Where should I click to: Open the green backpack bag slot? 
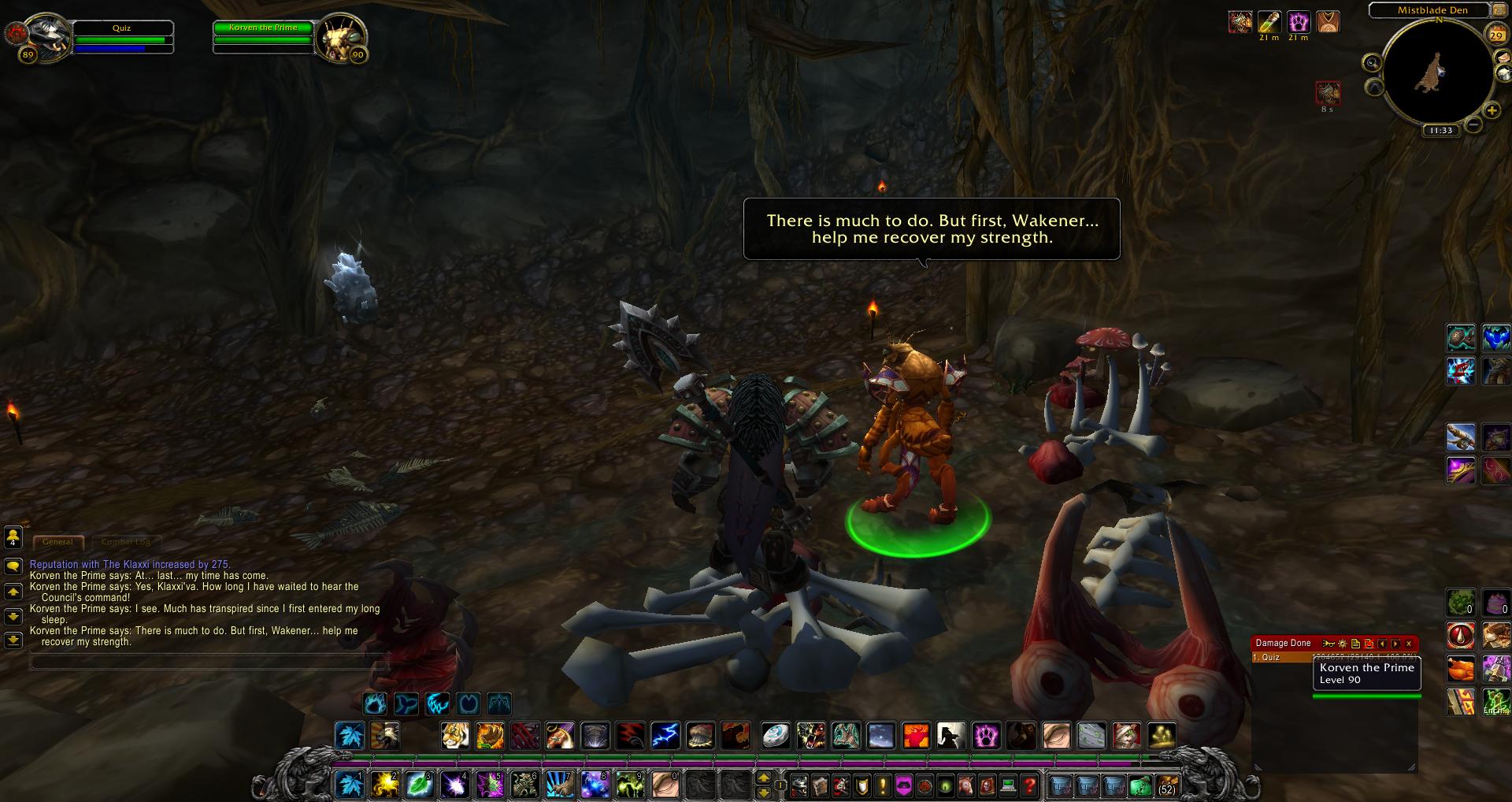coord(1140,785)
